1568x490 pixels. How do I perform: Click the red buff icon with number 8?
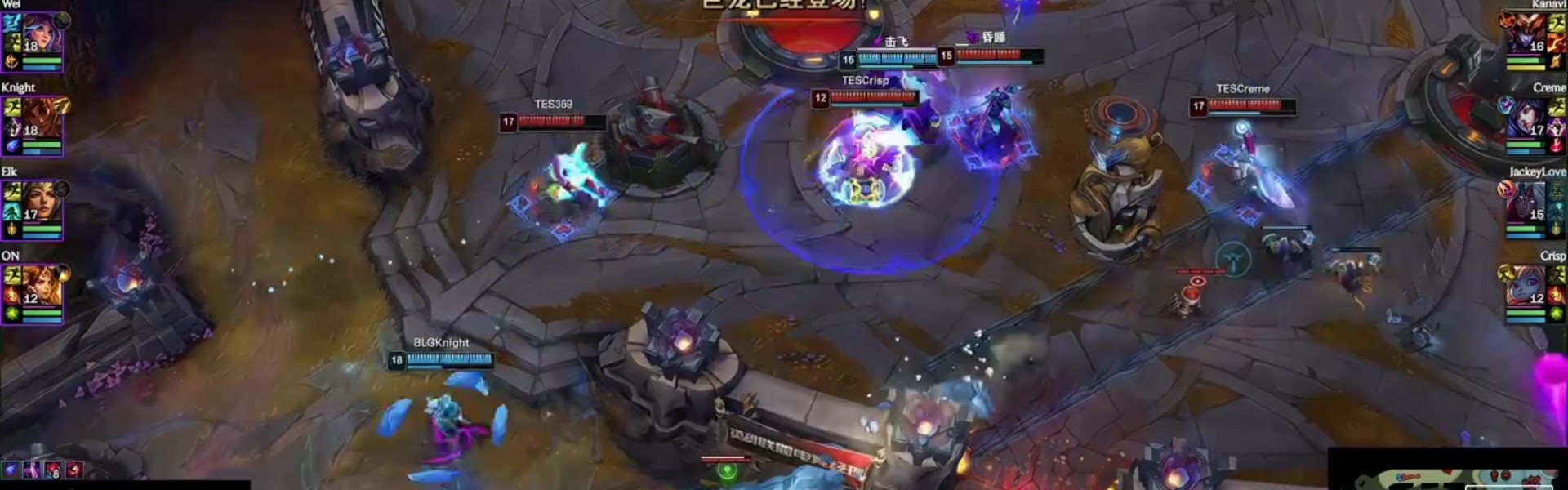(52, 470)
